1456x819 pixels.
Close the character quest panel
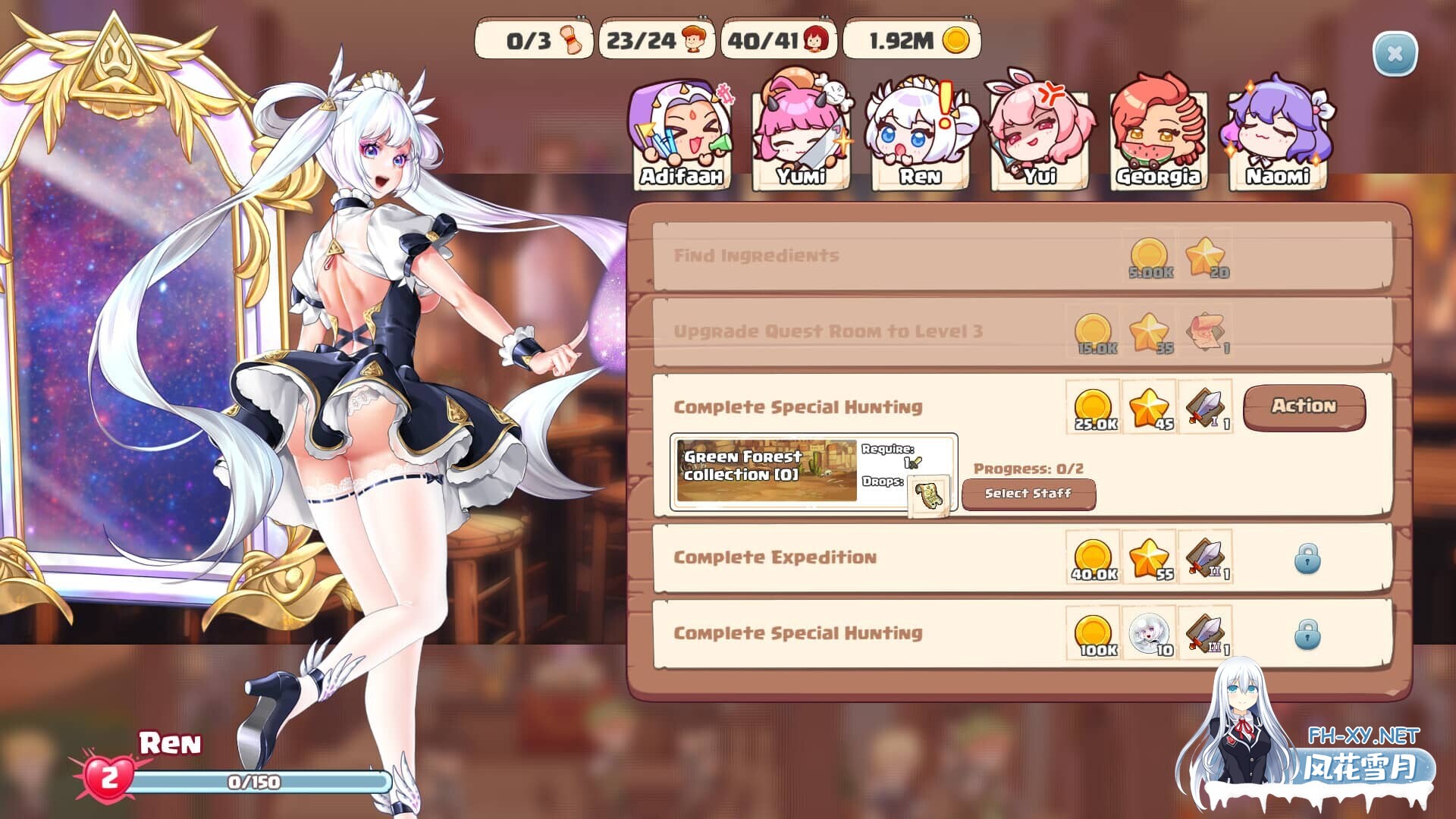[1394, 54]
